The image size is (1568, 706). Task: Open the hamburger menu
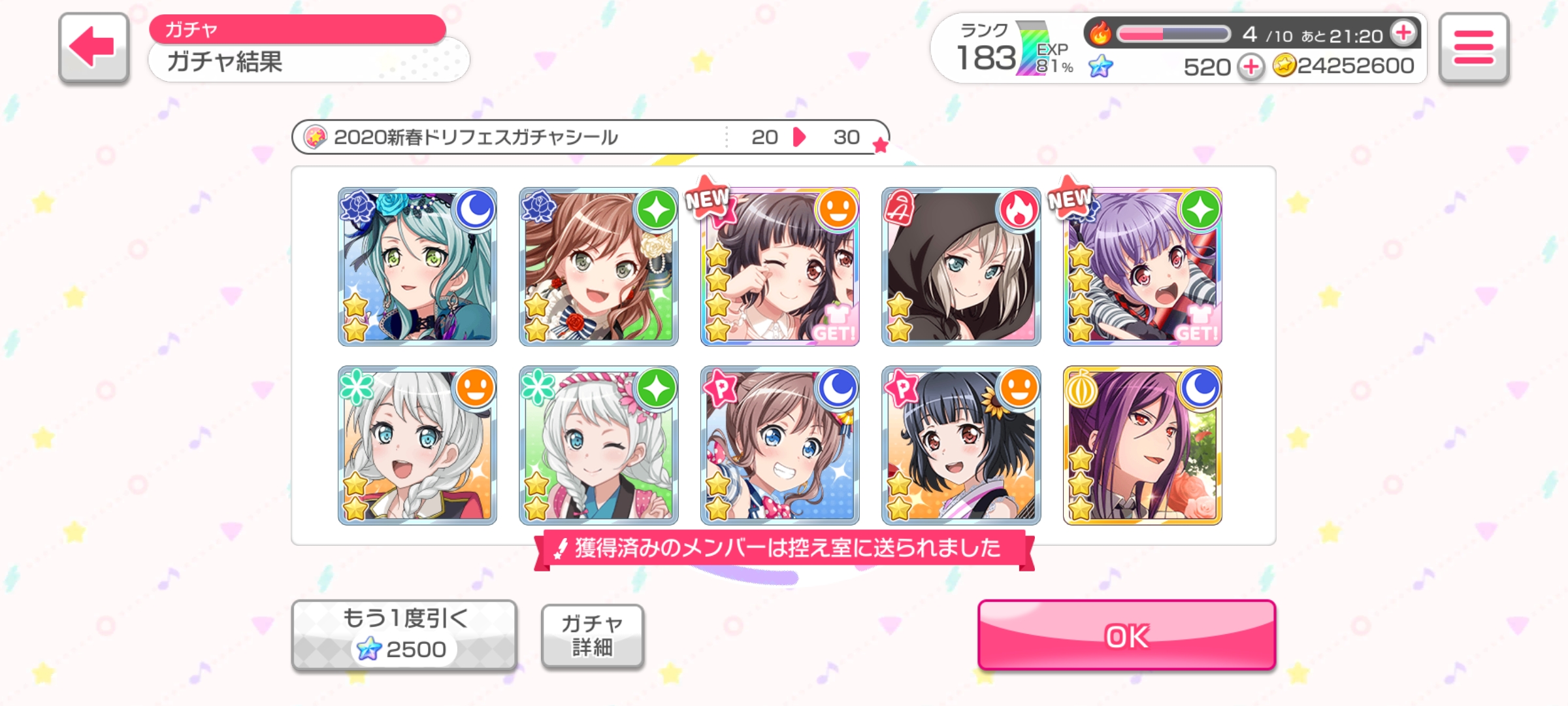[1473, 48]
